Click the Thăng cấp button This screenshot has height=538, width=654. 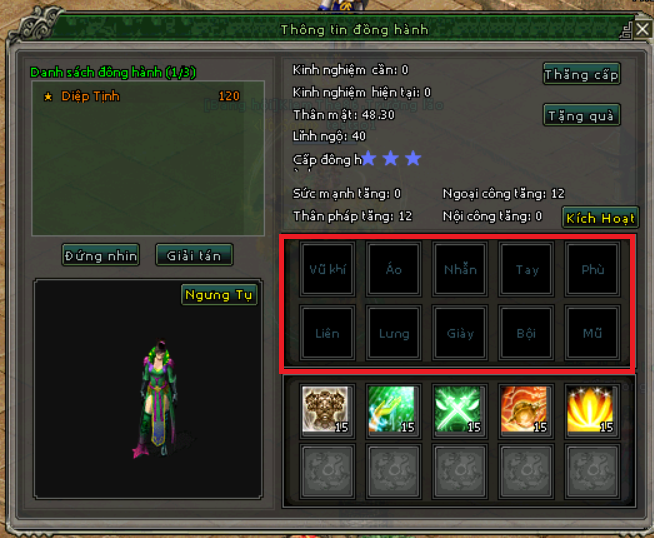coord(582,74)
